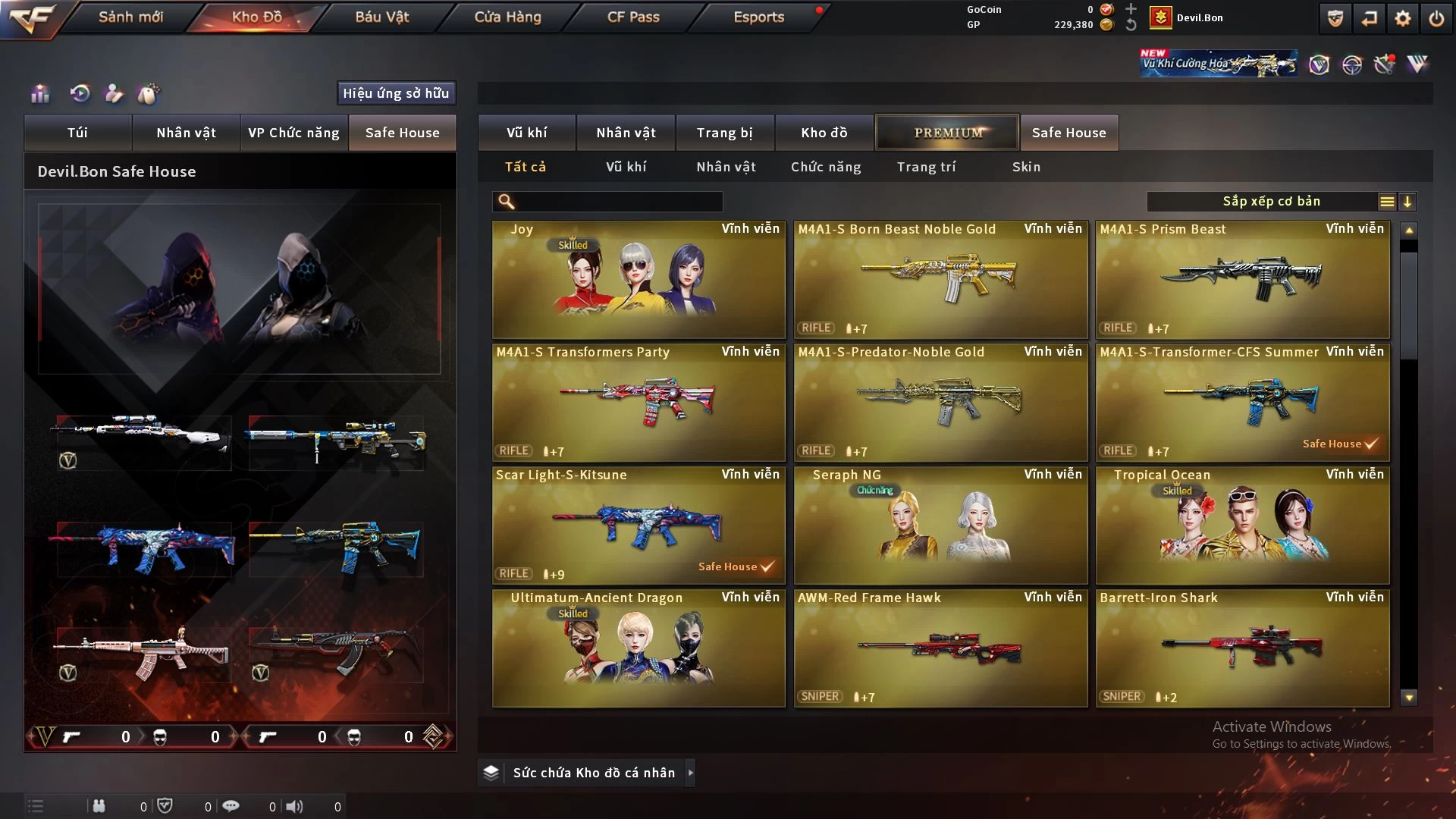The image size is (1456, 819).
Task: Open the Esports section
Action: pyautogui.click(x=758, y=17)
